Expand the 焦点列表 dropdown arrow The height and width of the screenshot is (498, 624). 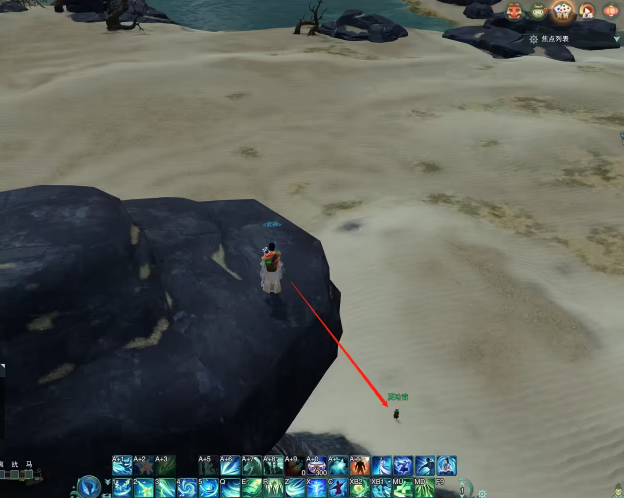(x=617, y=38)
